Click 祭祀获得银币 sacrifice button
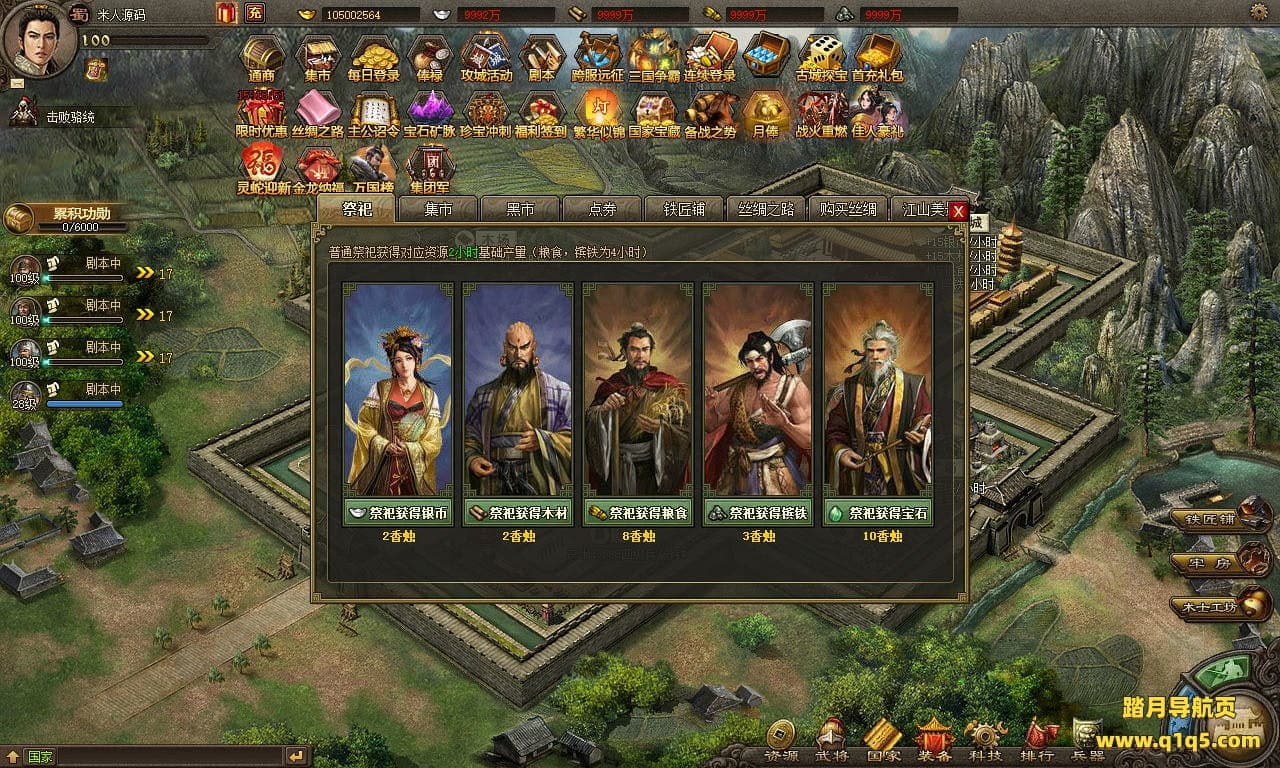This screenshot has width=1280, height=768. (x=397, y=513)
